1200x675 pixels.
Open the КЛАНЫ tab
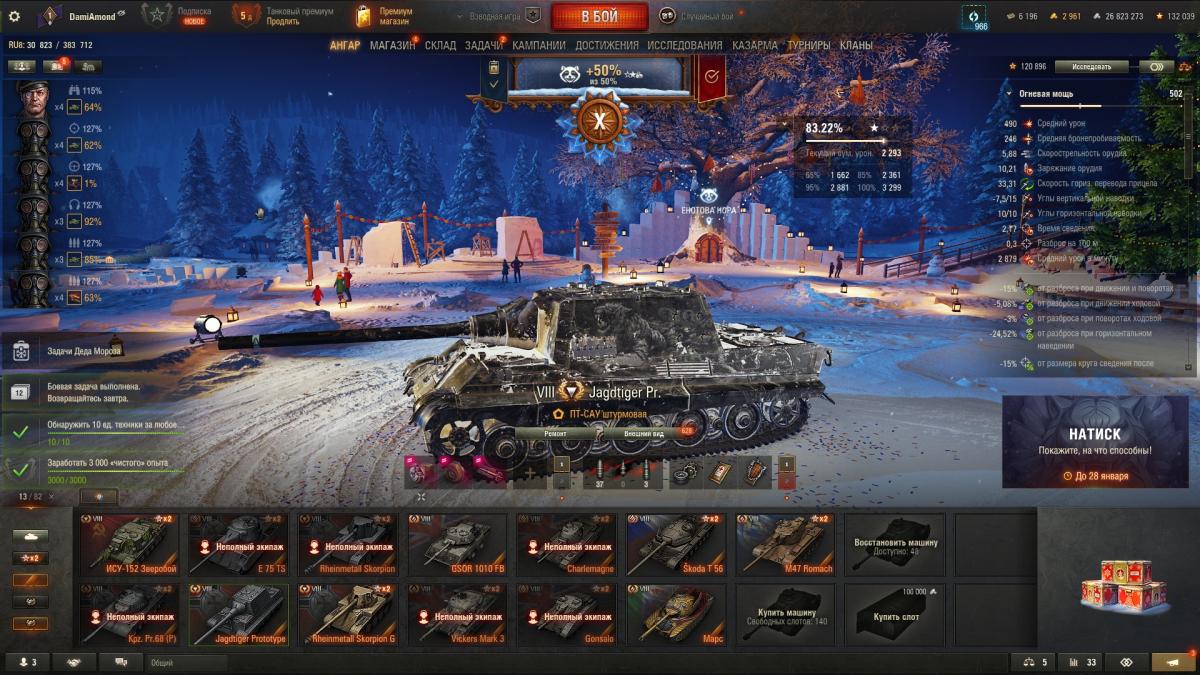click(855, 45)
